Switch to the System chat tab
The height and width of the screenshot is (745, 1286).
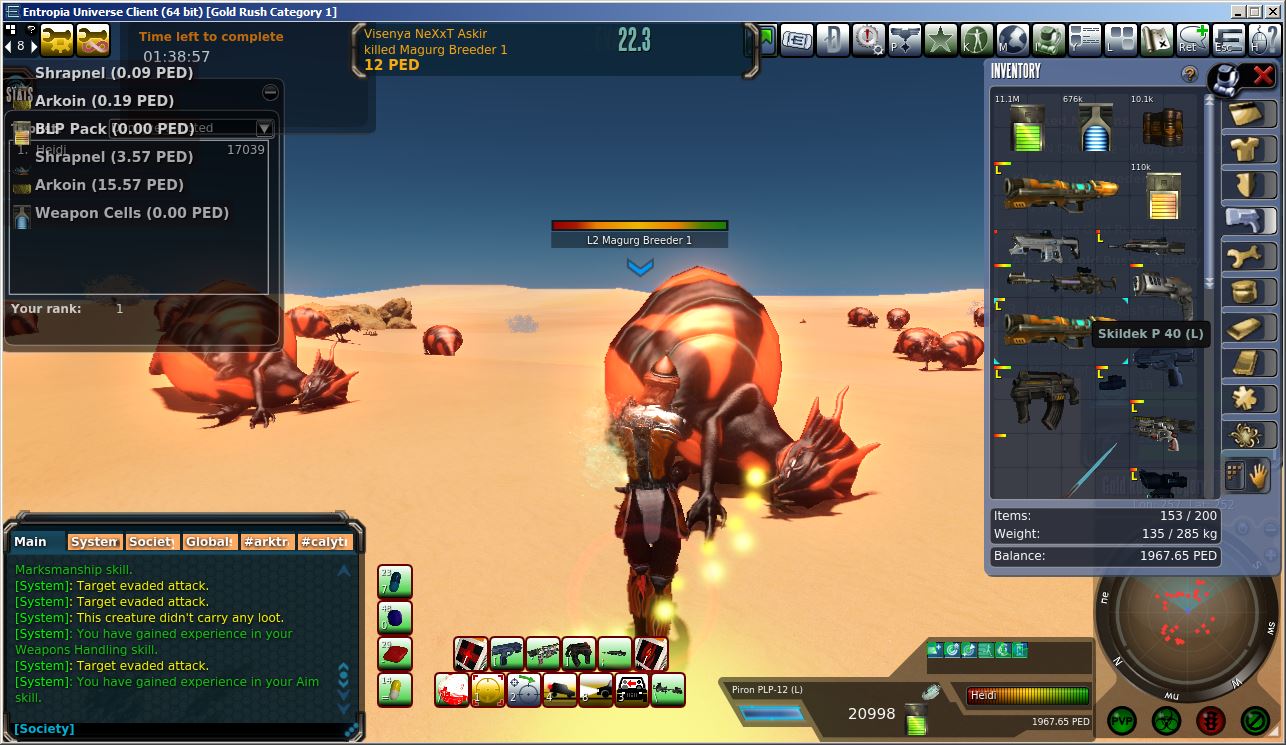tap(94, 541)
